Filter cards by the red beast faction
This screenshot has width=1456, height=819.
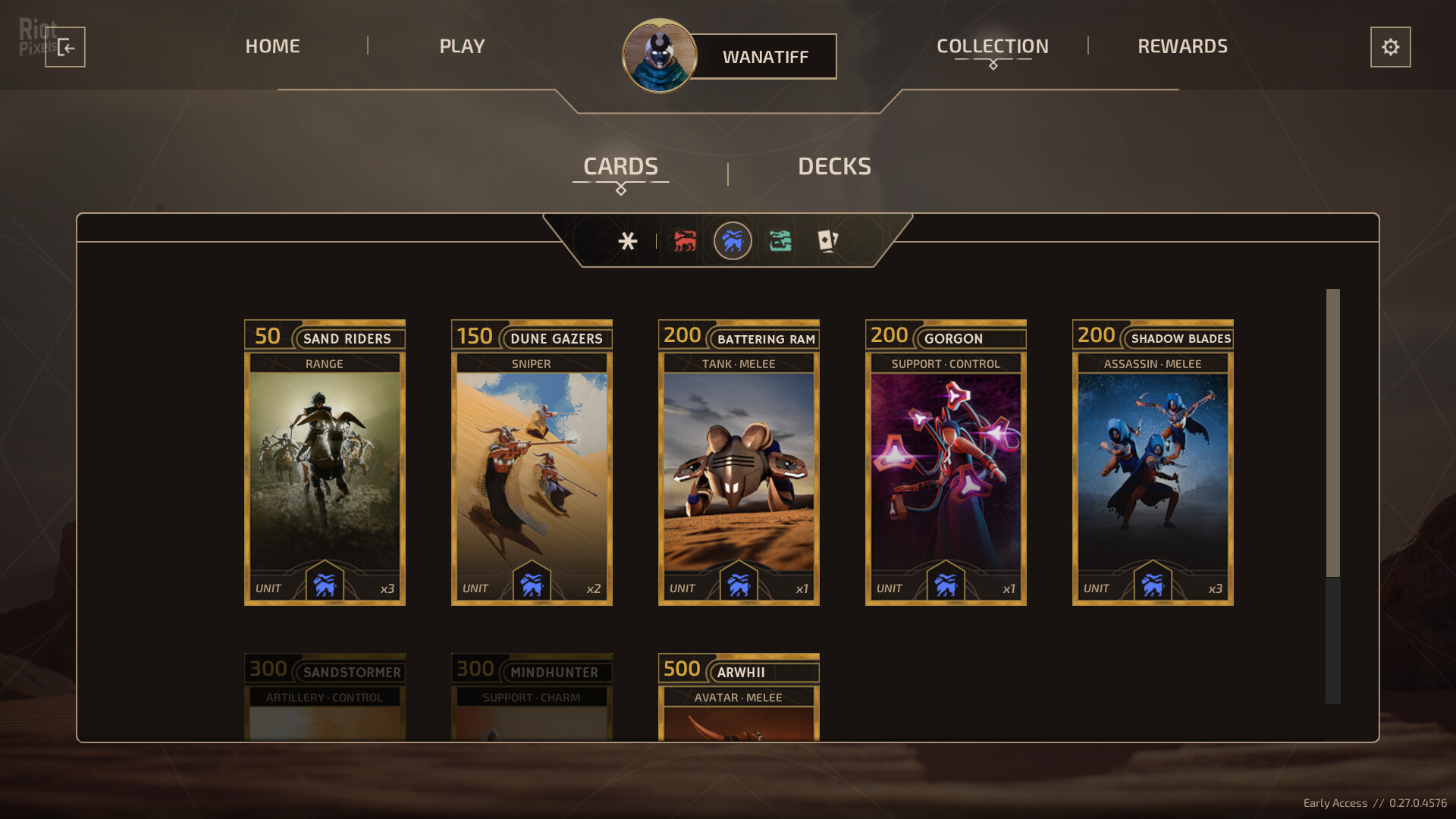pyautogui.click(x=685, y=241)
